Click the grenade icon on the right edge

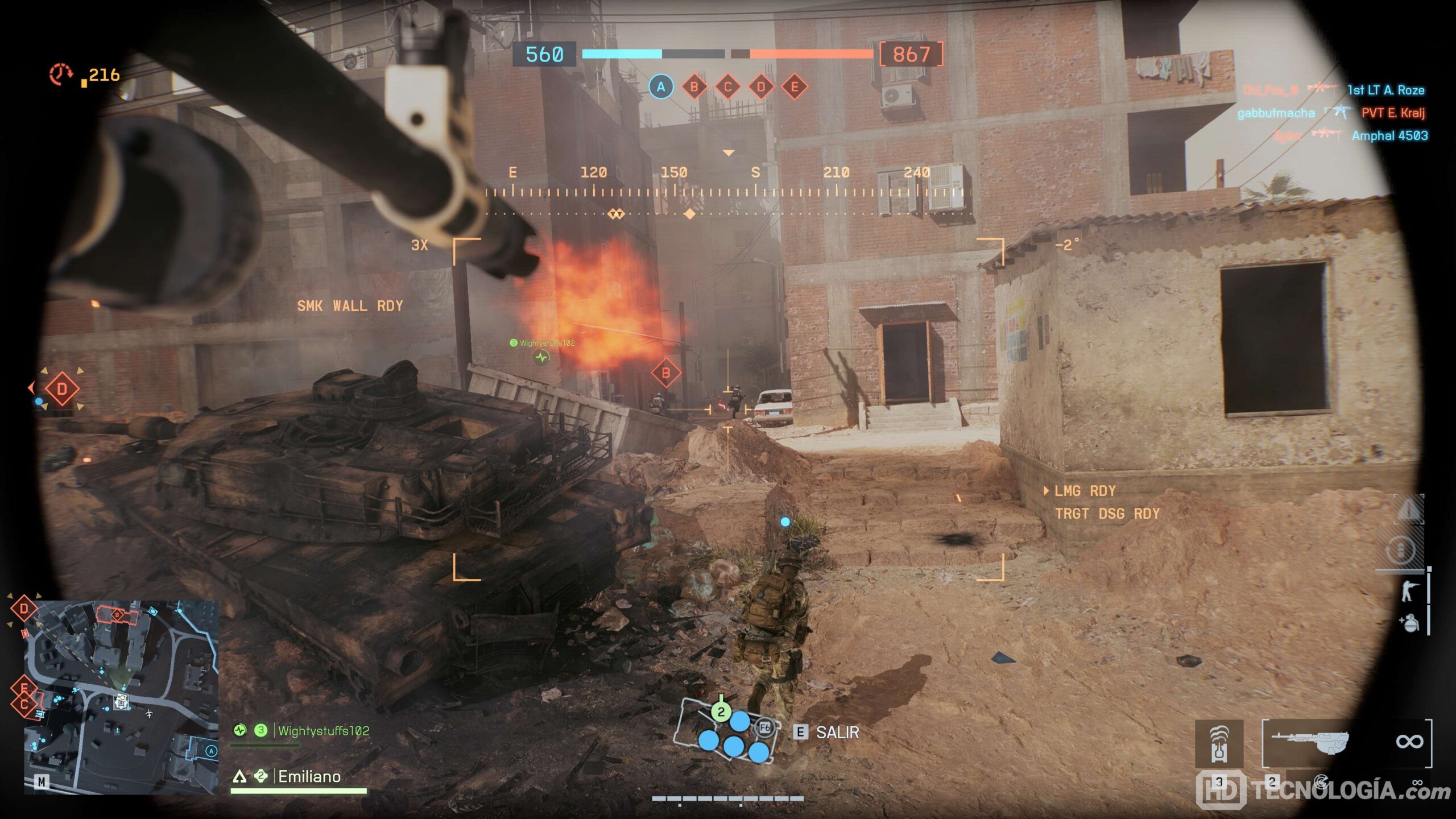click(1410, 623)
